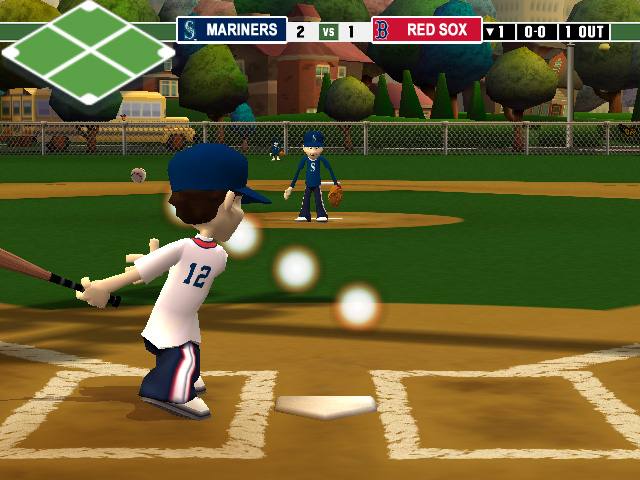The width and height of the screenshot is (640, 480).
Task: Select the Red Sox team panel
Action: click(x=427, y=30)
